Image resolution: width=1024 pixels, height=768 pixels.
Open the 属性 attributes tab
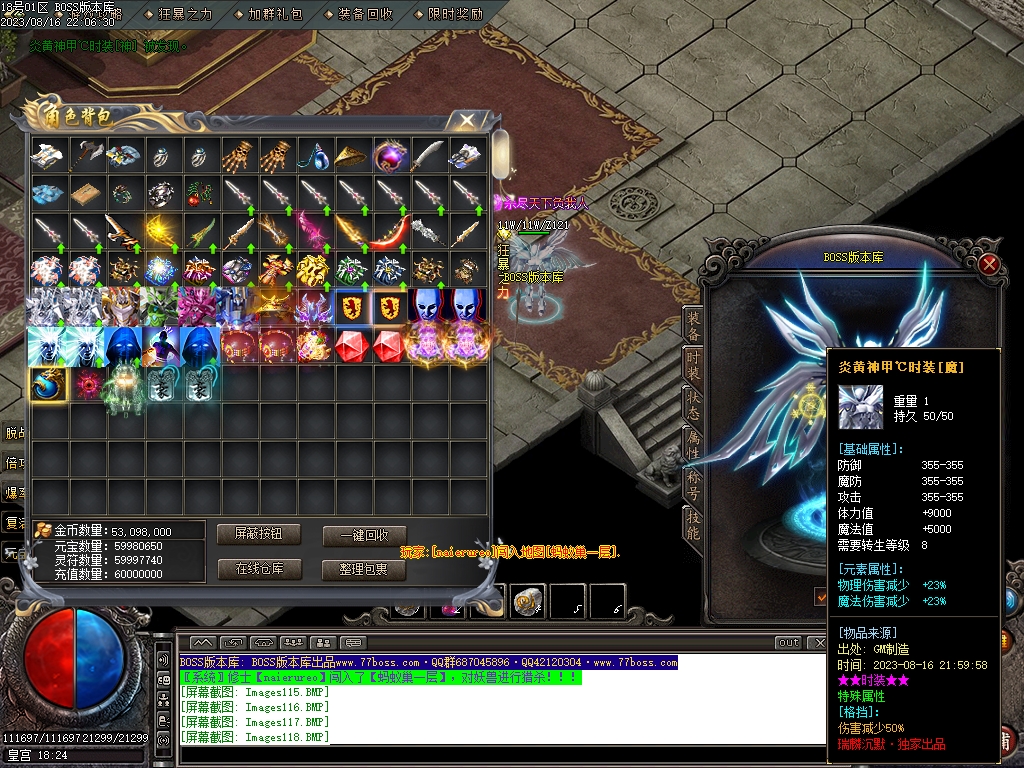(x=693, y=441)
